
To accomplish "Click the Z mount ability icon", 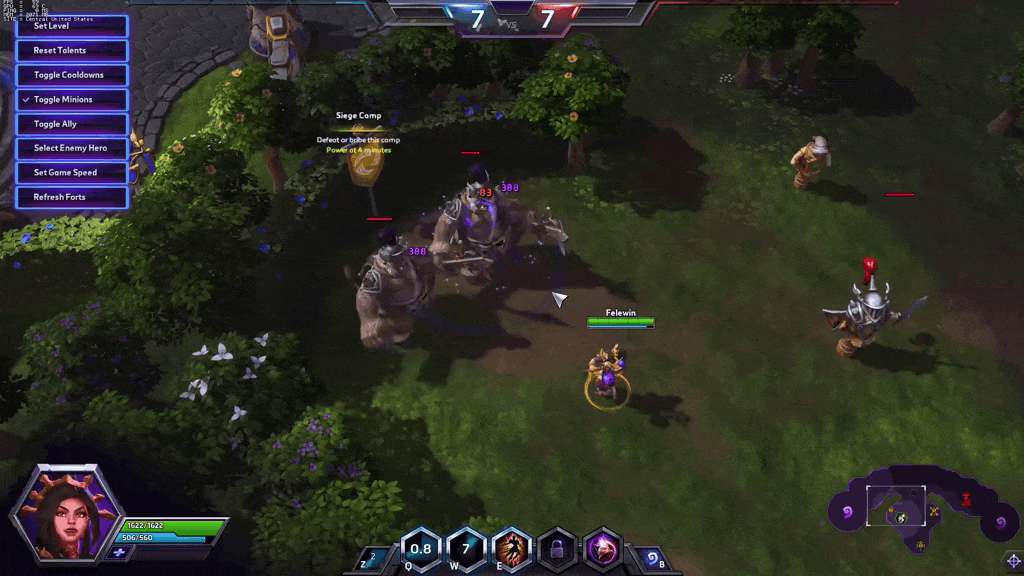I will [x=371, y=558].
